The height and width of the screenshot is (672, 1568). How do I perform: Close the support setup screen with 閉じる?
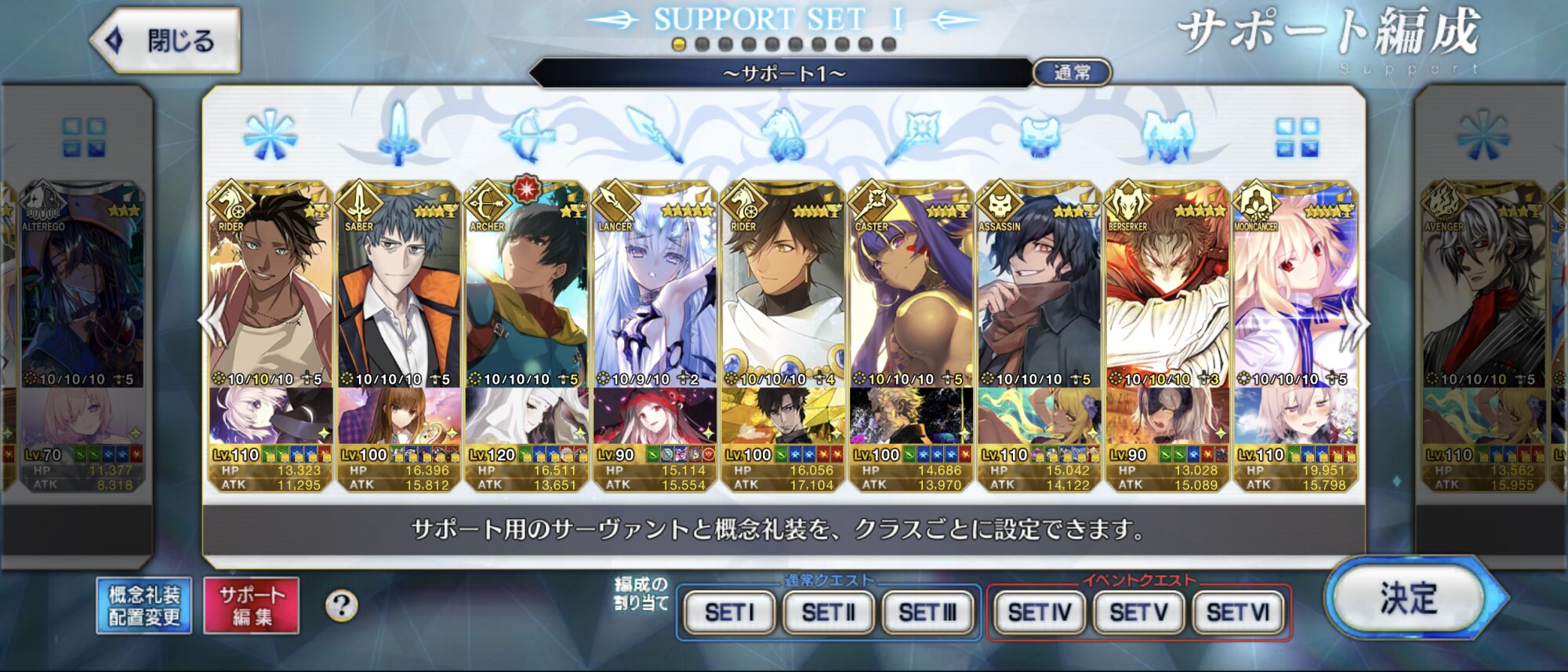pyautogui.click(x=166, y=40)
